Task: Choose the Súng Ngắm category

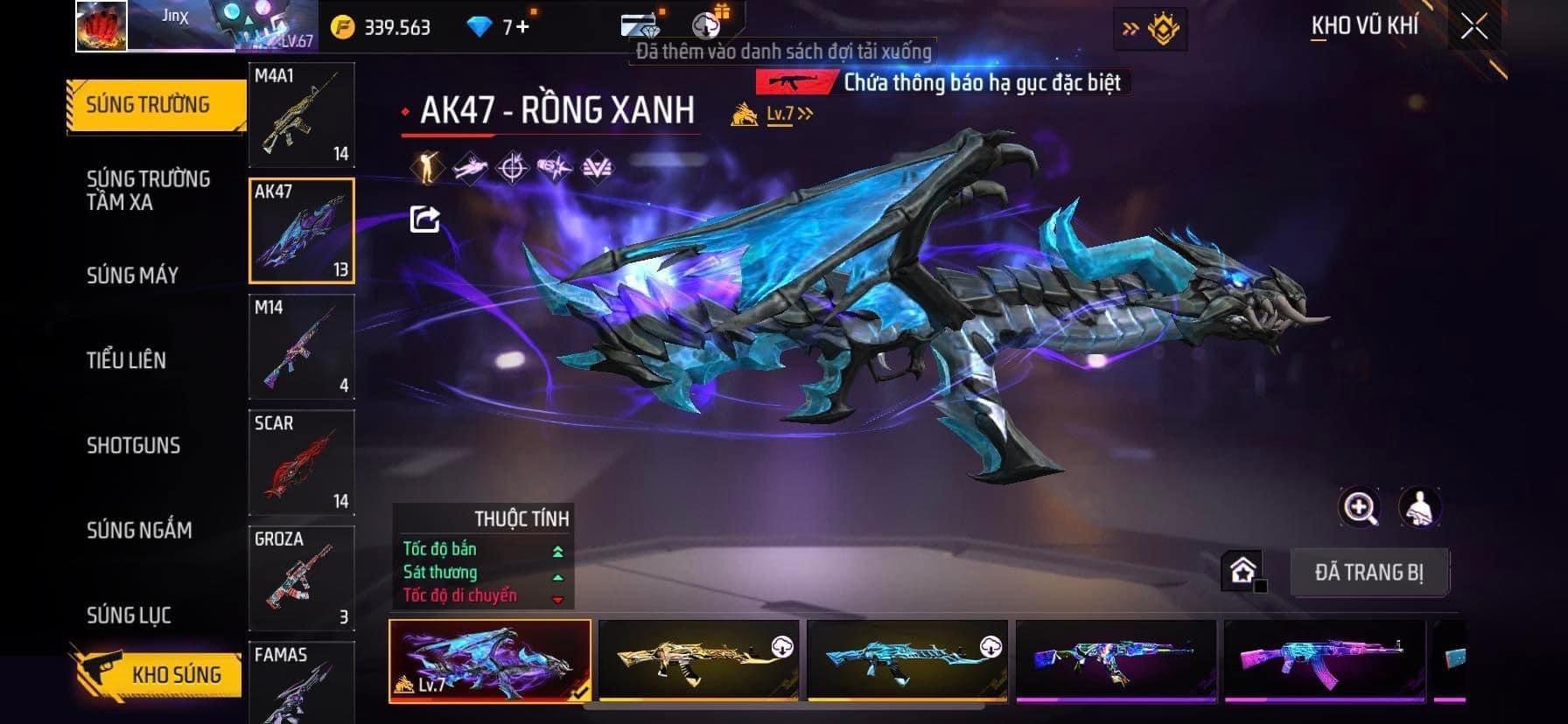Action: click(x=139, y=530)
